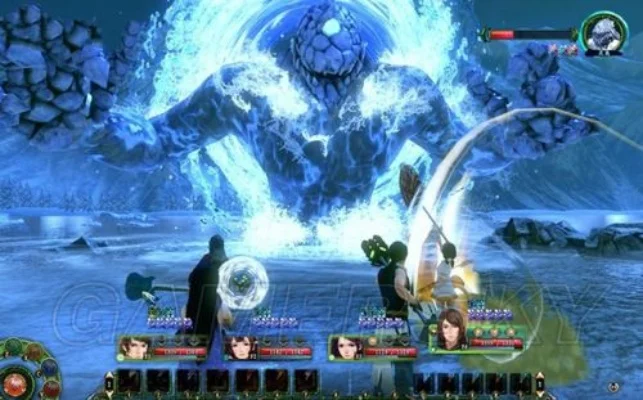This screenshot has height=400, width=643.
Task: Pick the third party member's portrait
Action: pyautogui.click(x=345, y=347)
